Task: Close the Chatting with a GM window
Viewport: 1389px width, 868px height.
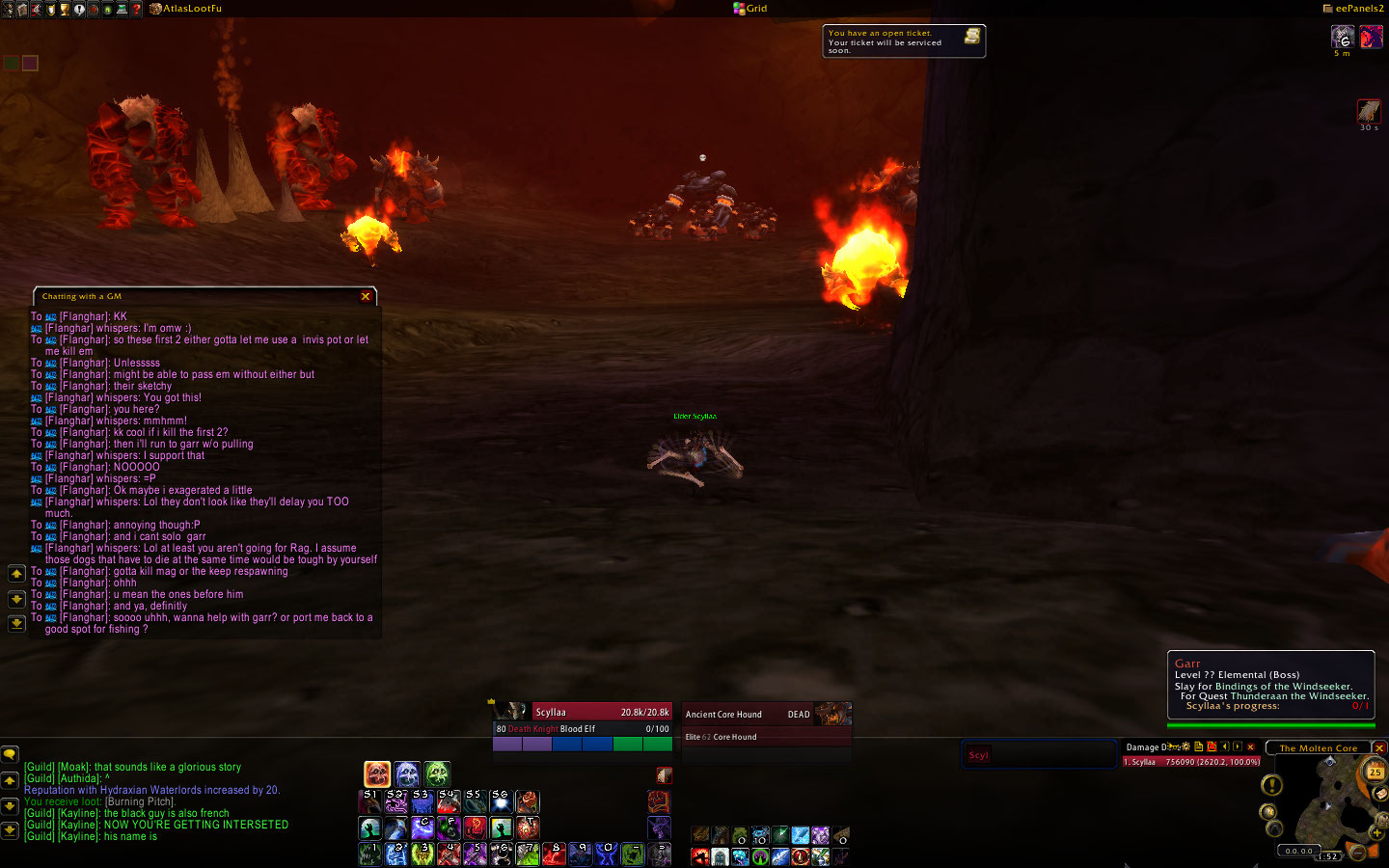Action: [x=366, y=296]
